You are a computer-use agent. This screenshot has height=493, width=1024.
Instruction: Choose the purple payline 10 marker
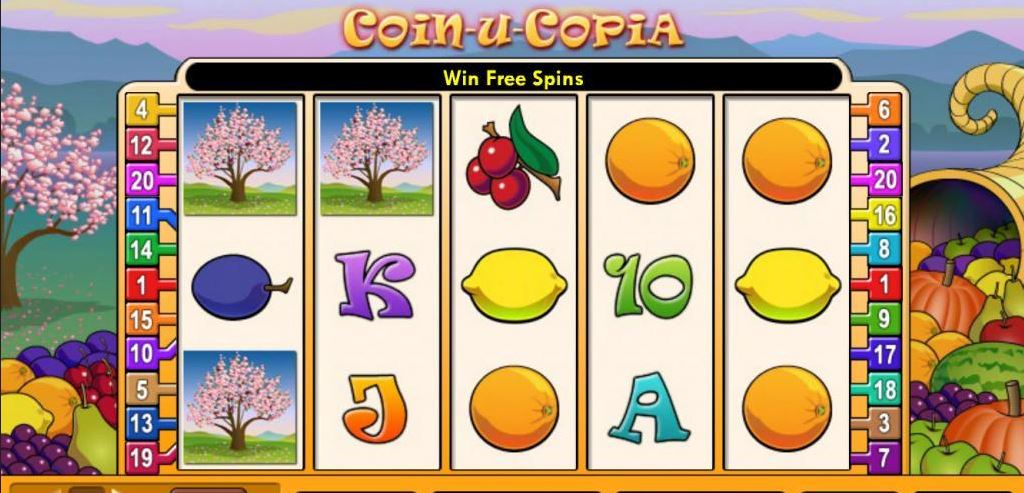pos(141,353)
